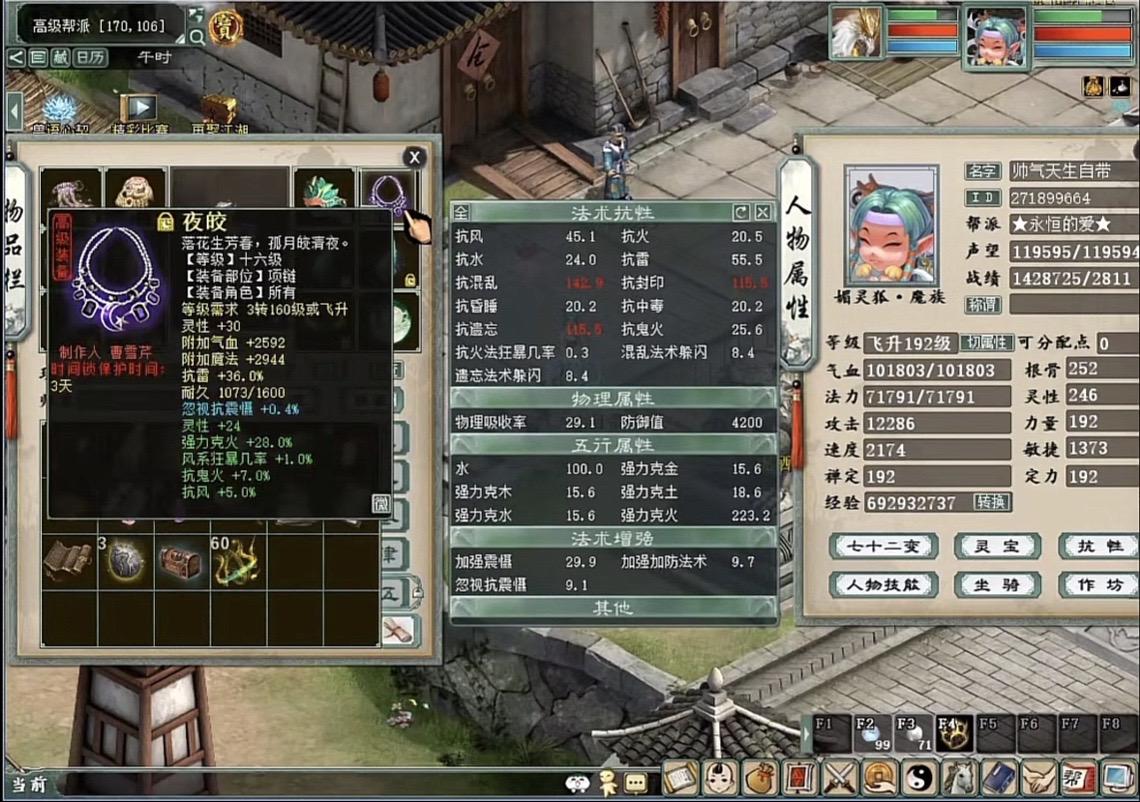Open the 七十二变 transformations button
Screen dimensions: 1140x802
coord(882,546)
